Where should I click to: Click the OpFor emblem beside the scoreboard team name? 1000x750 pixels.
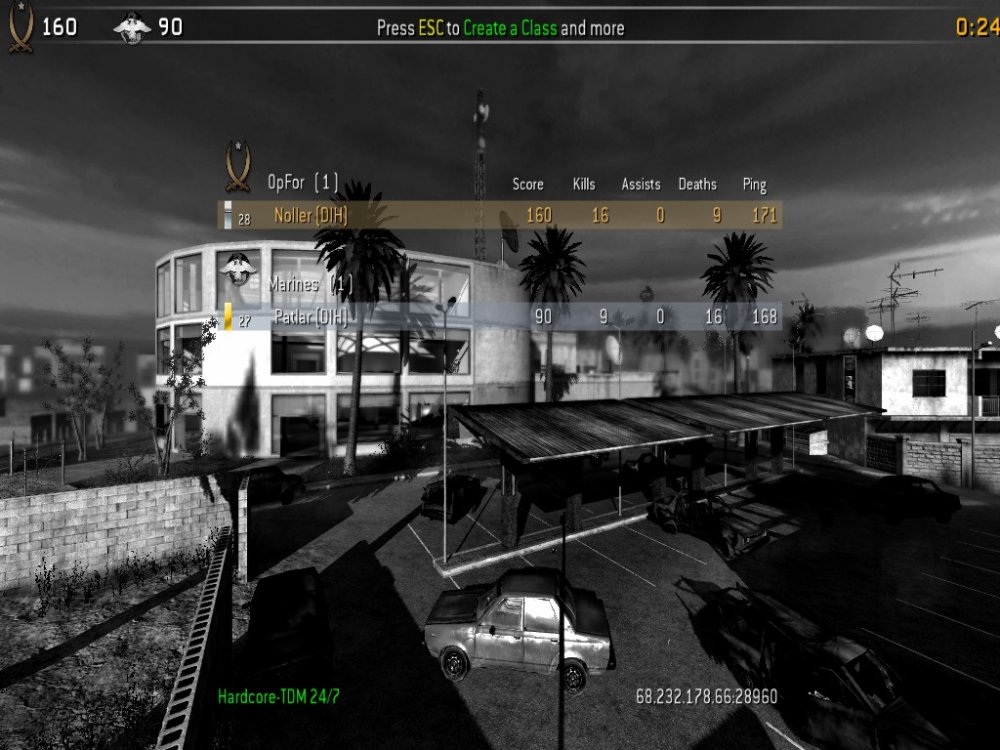238,167
